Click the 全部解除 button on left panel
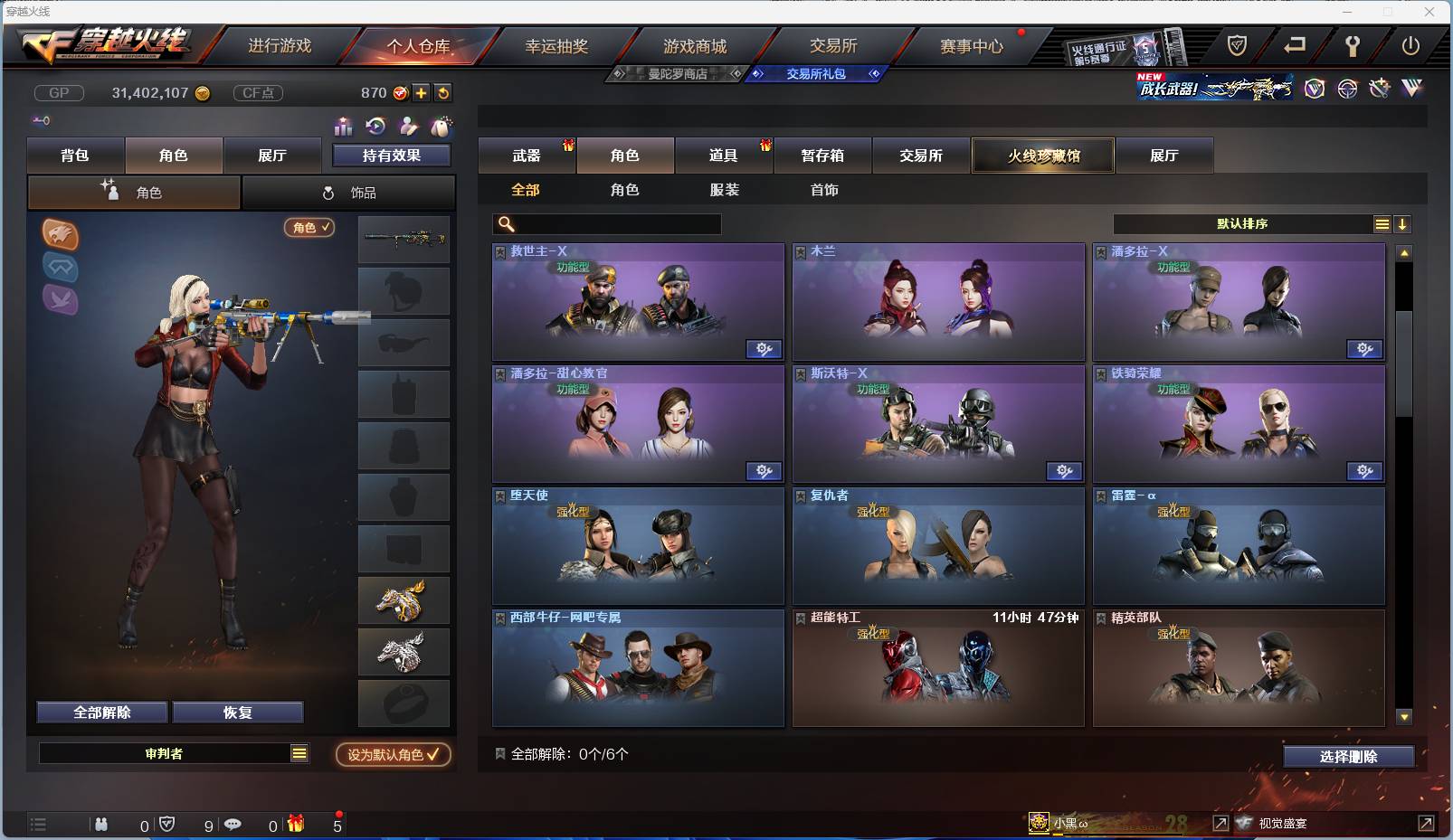This screenshot has width=1453, height=840. (x=101, y=712)
